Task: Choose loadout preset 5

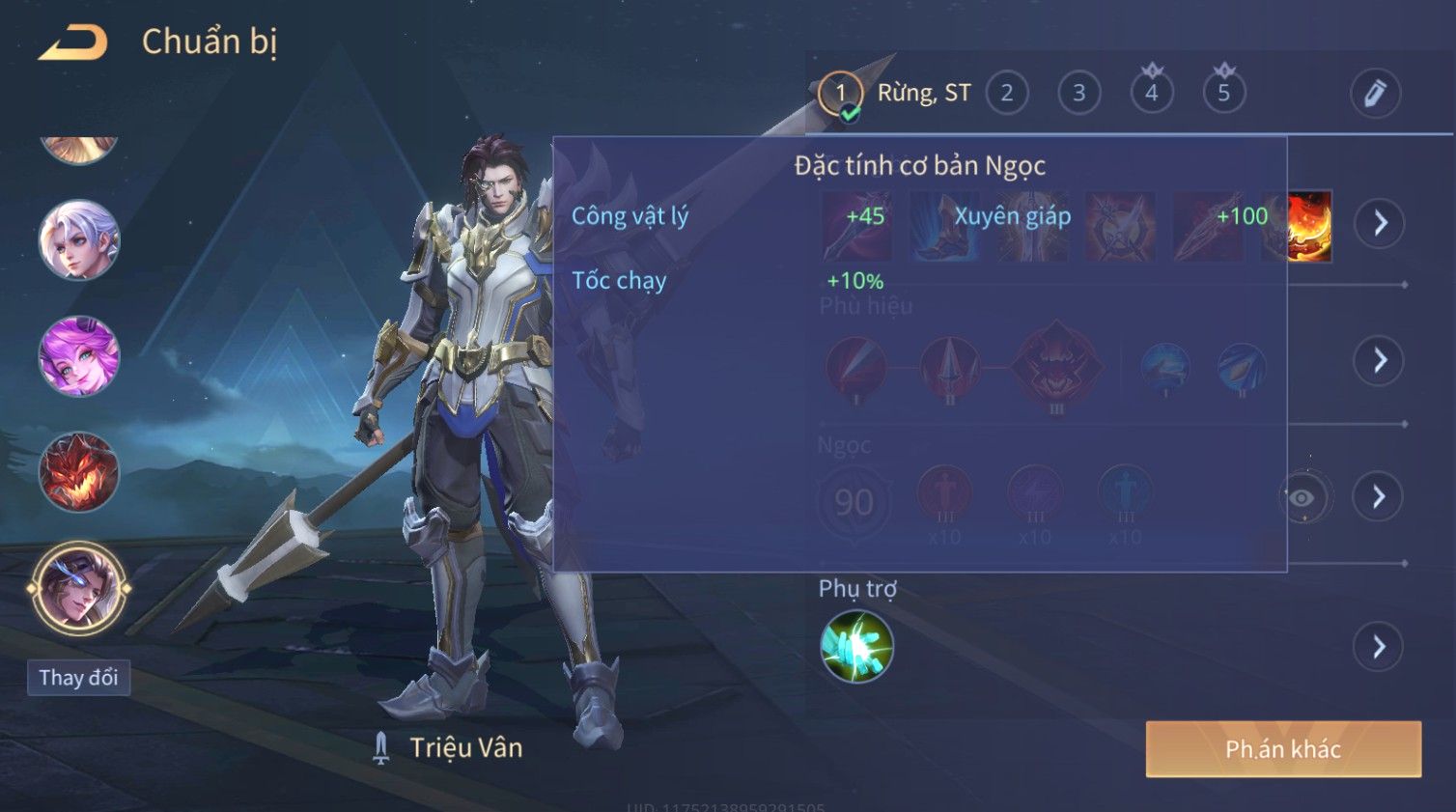Action: pos(1223,94)
